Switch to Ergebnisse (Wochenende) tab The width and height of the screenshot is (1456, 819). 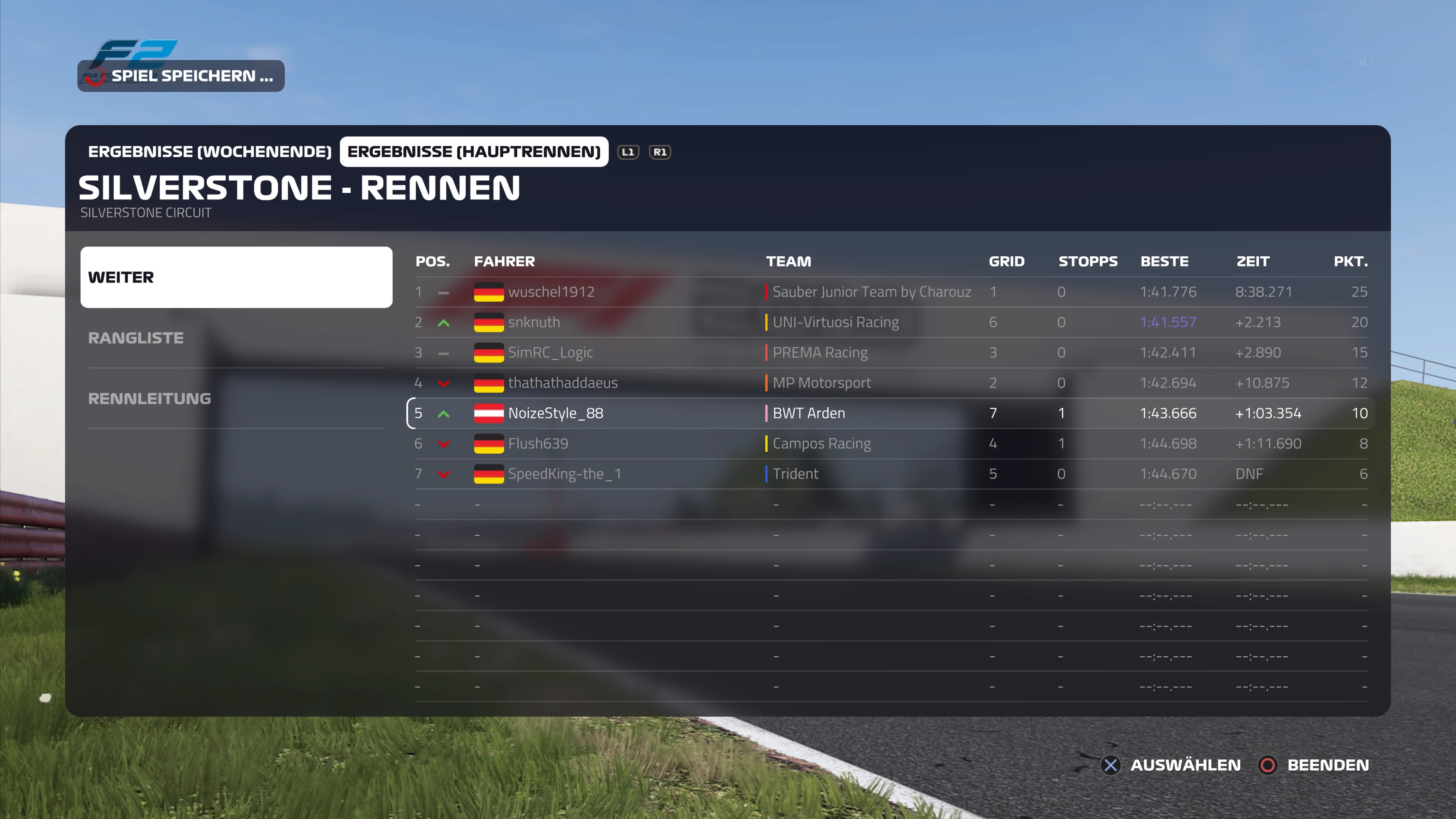click(x=209, y=152)
